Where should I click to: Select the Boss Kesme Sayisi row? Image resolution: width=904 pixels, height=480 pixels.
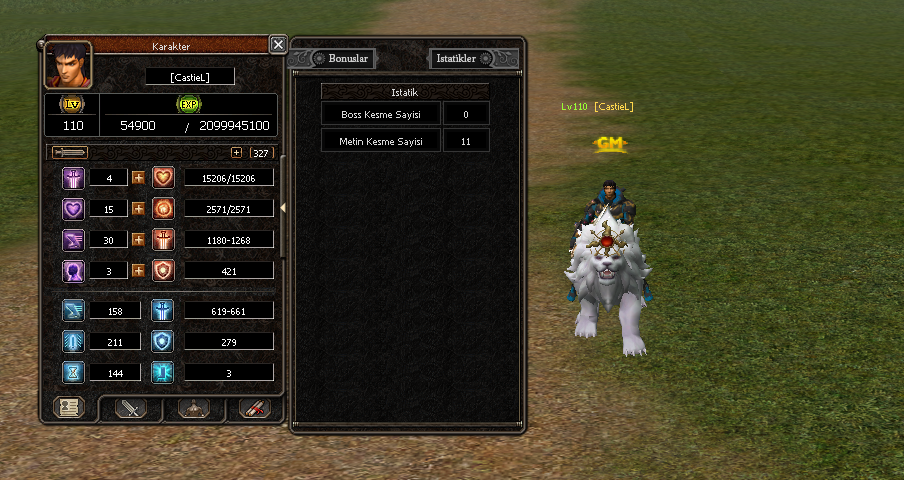(x=382, y=114)
